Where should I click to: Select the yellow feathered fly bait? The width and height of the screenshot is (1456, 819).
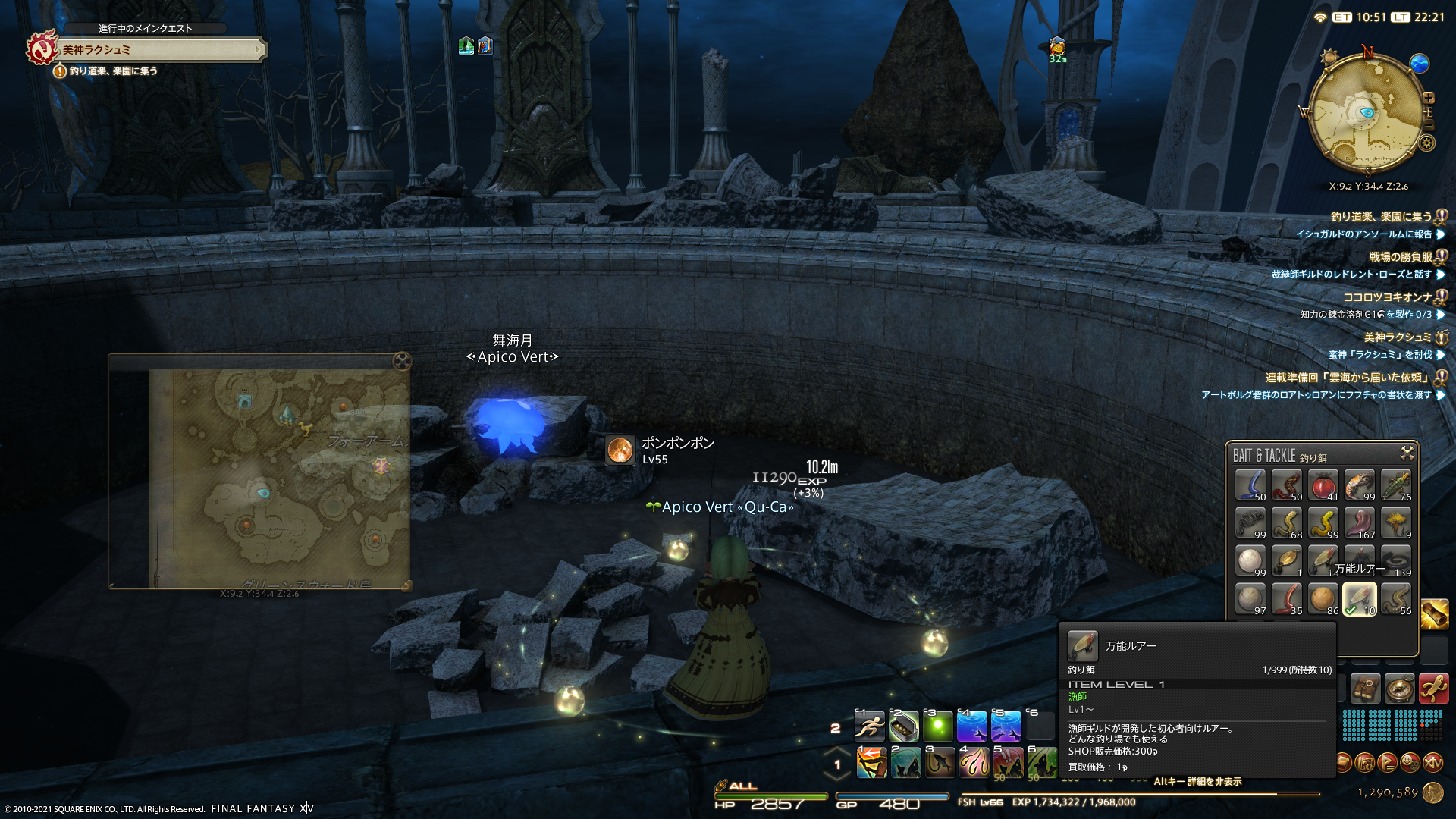(1396, 523)
